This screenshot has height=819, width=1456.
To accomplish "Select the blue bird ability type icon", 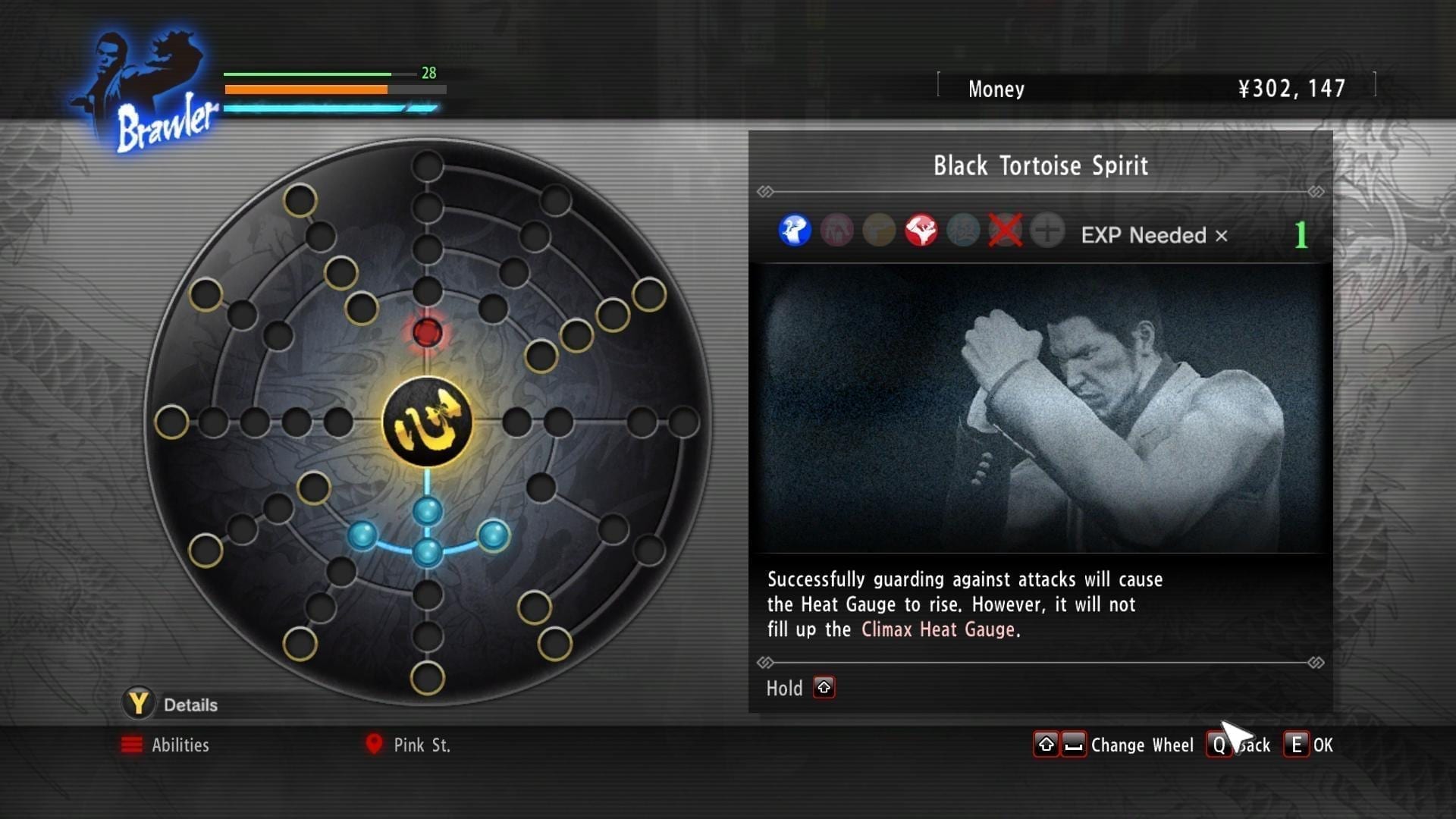I will pyautogui.click(x=794, y=231).
